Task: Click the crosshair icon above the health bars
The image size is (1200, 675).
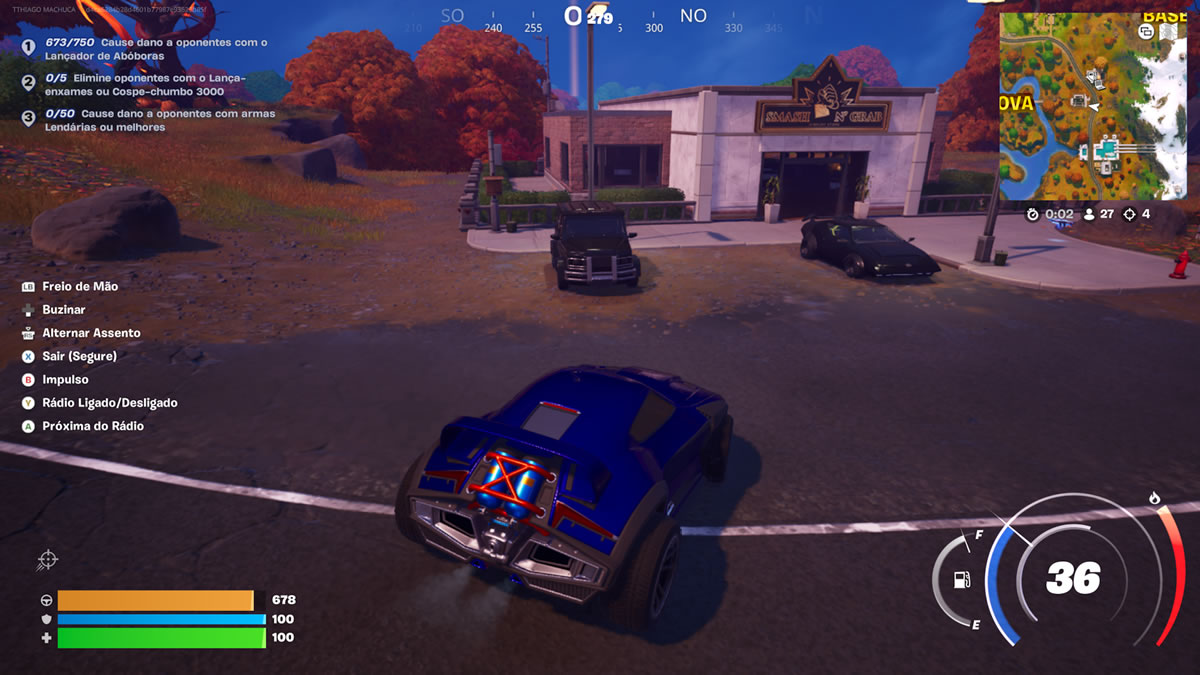Action: coord(47,561)
